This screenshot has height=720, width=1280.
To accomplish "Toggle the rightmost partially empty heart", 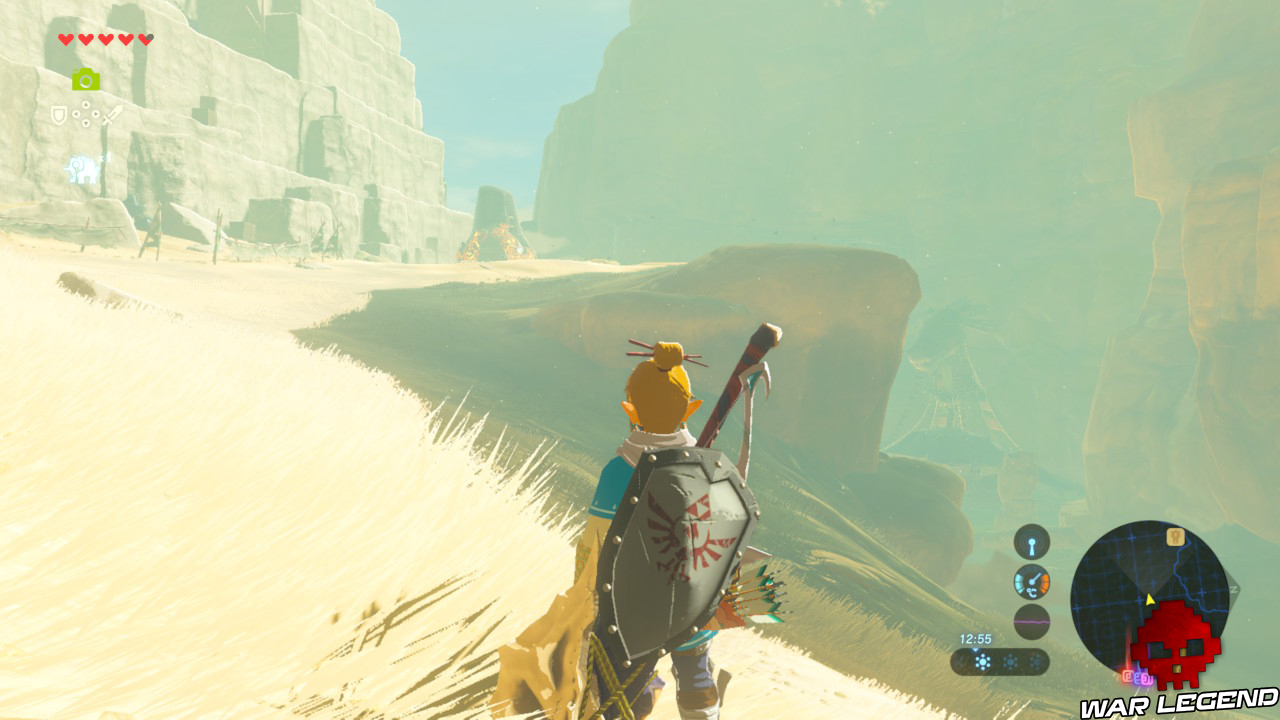I will coord(145,40).
